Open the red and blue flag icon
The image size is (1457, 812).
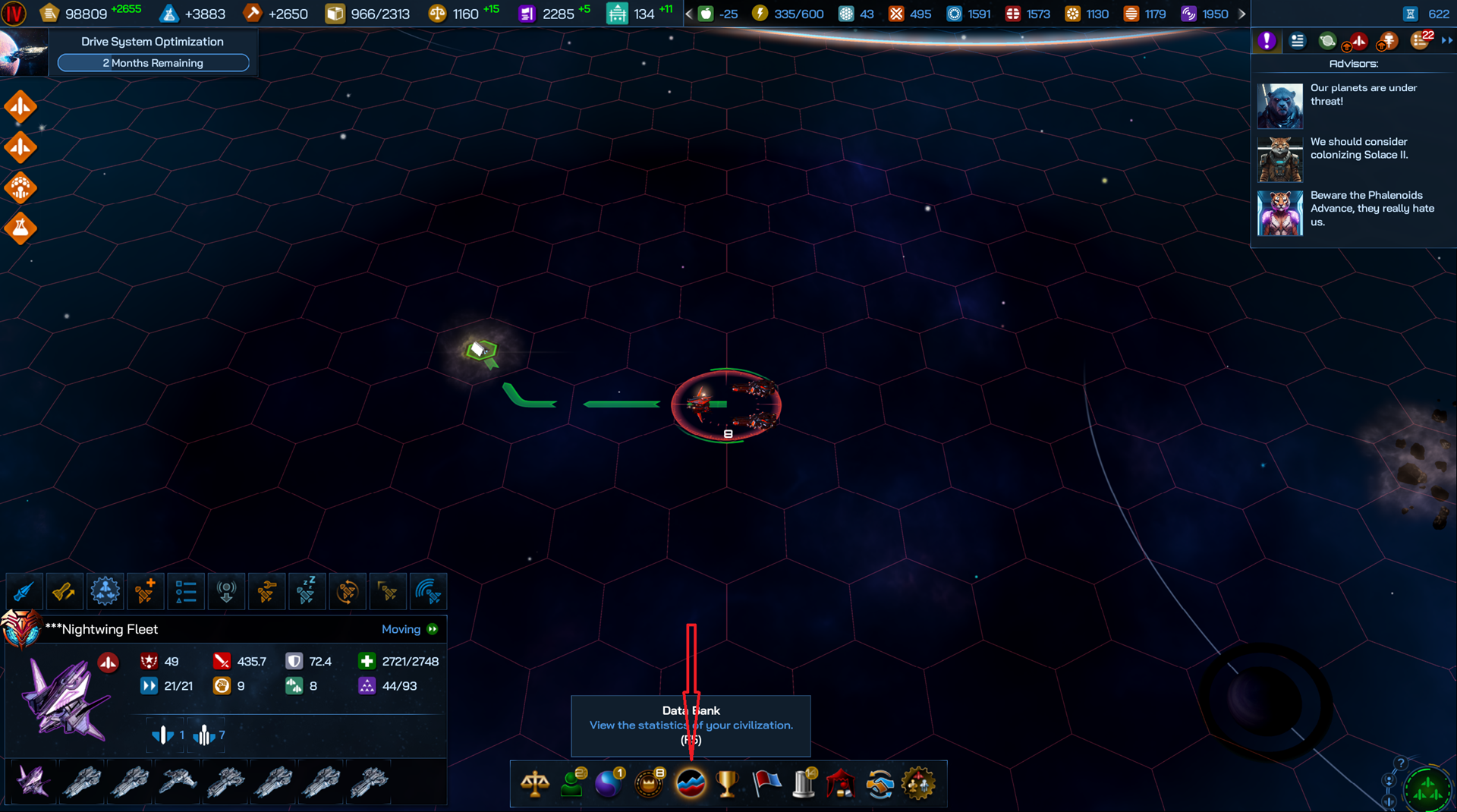click(766, 783)
